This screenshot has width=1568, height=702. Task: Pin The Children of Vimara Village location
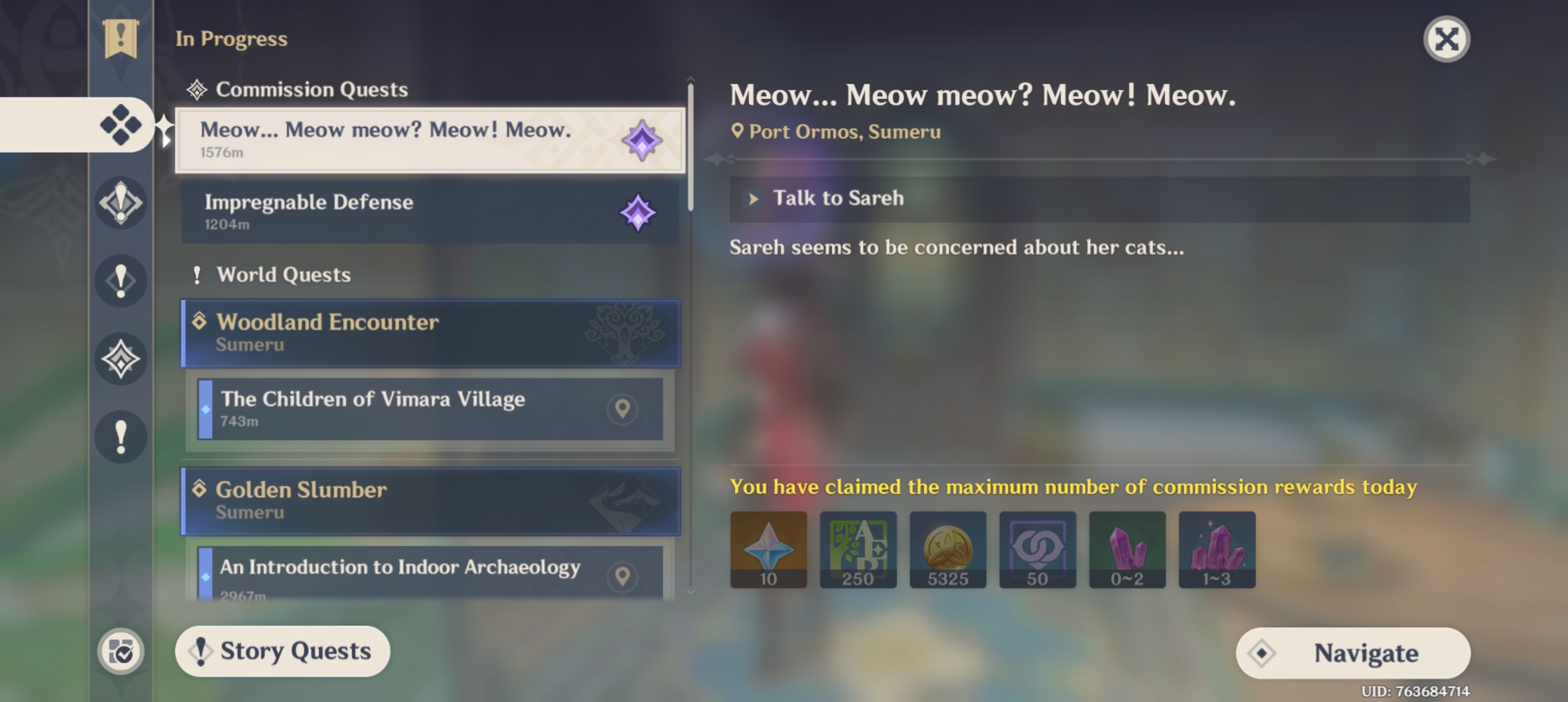[x=623, y=409]
